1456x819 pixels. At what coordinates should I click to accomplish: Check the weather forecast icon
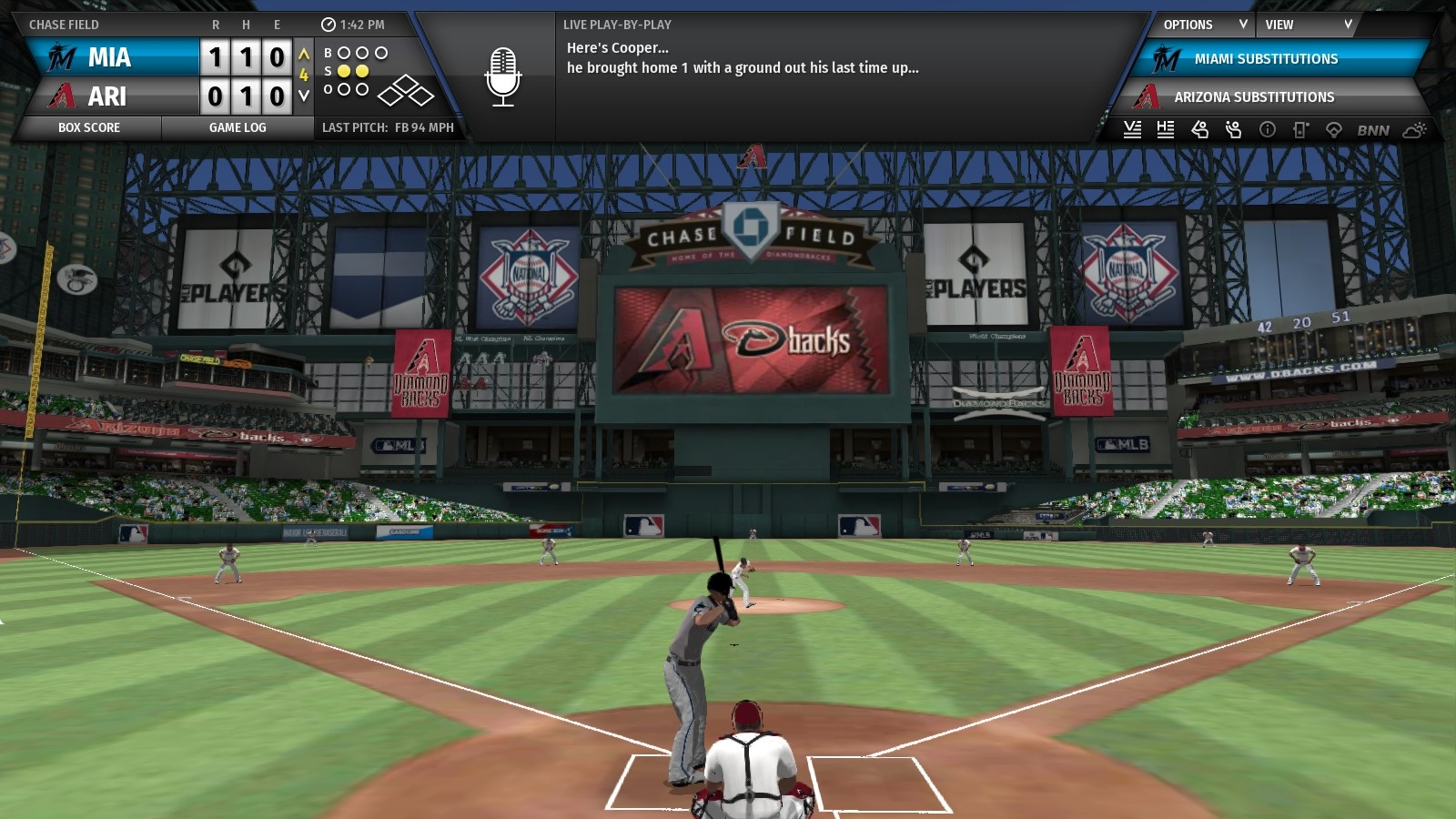(x=1416, y=129)
